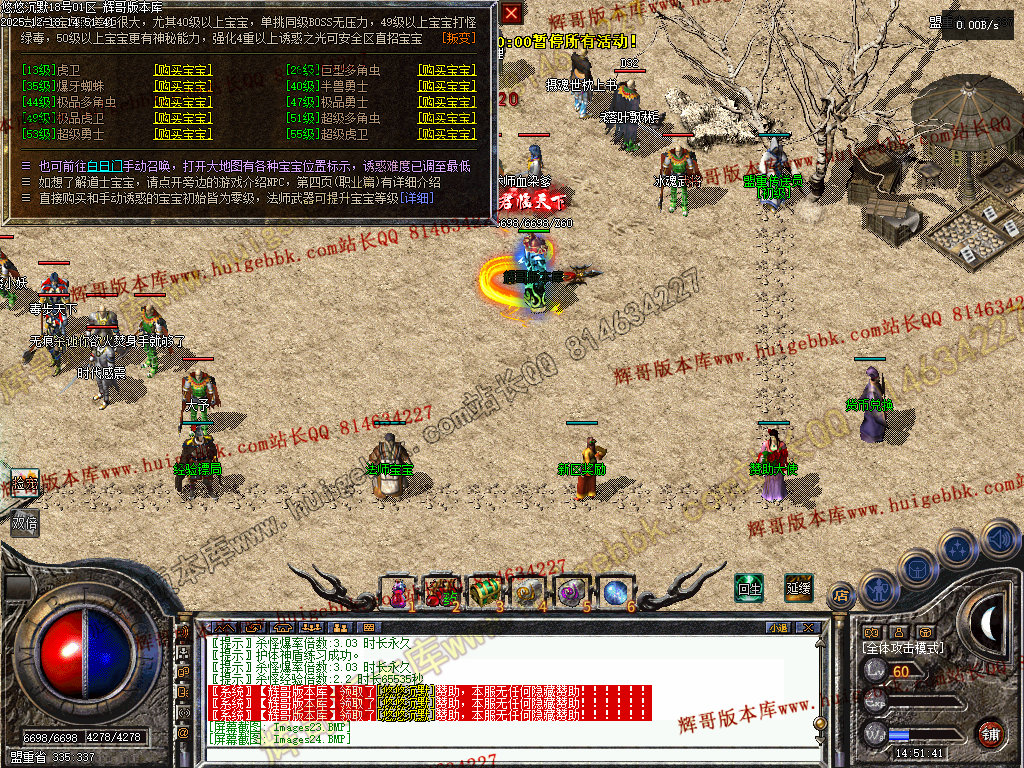1024x768 pixels.
Task: Open the skills button with four stars
Action: click(958, 548)
